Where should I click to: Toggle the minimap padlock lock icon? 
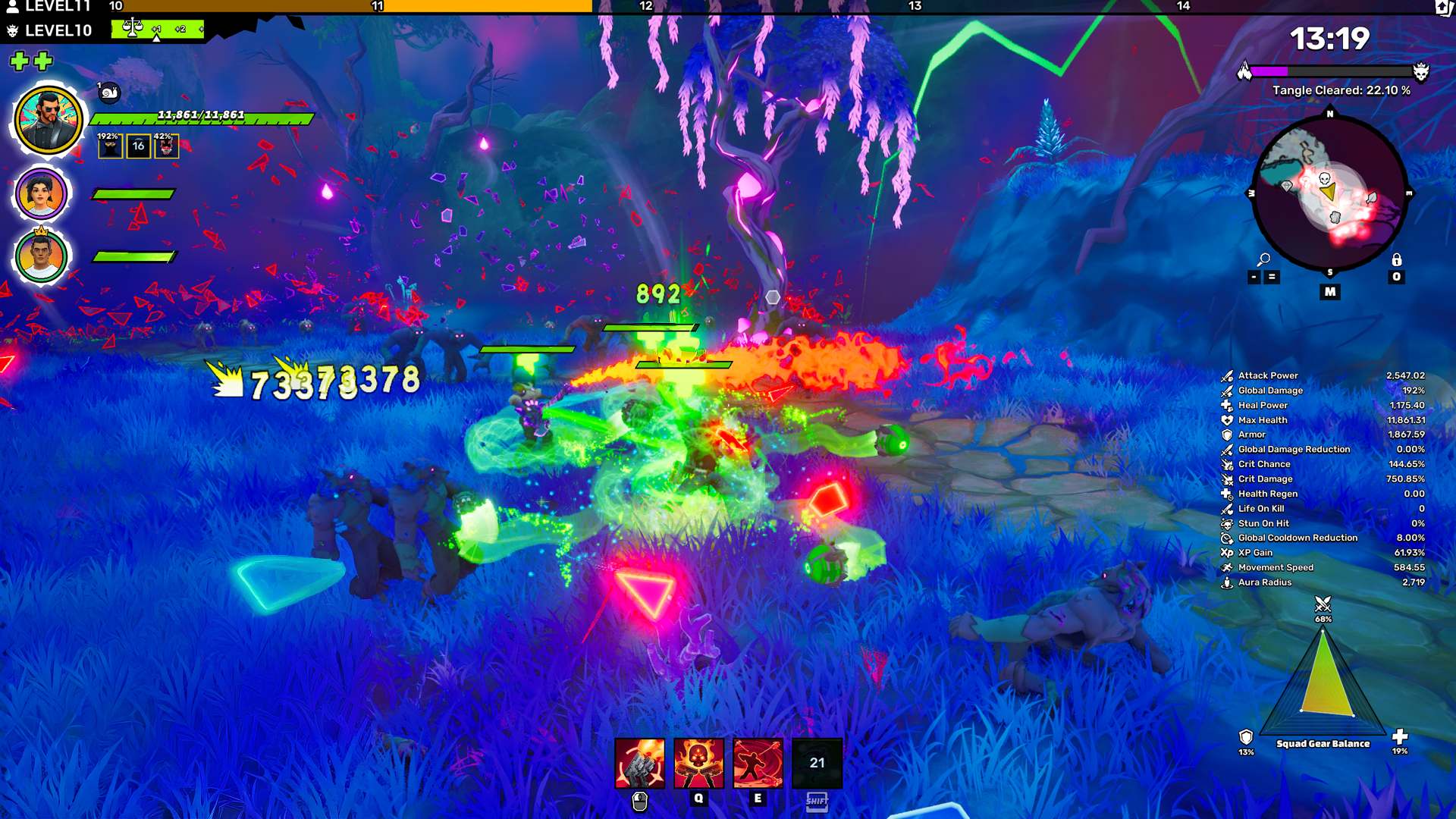coord(1396,260)
